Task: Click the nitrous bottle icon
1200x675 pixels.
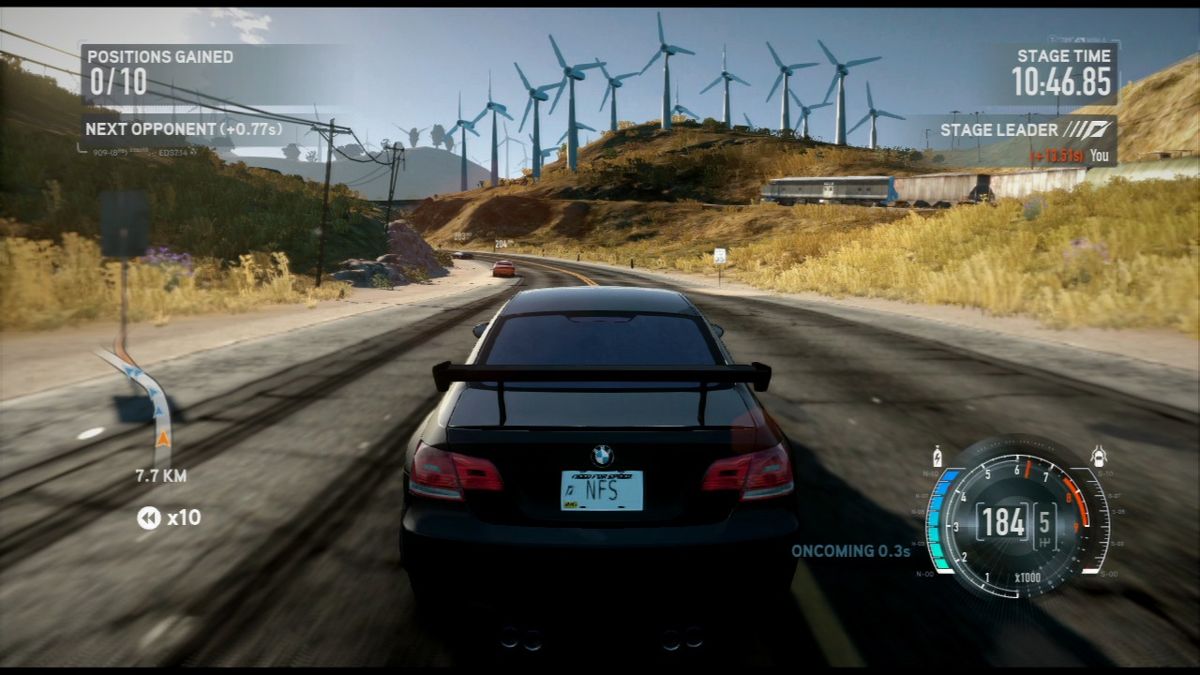Action: pos(937,455)
